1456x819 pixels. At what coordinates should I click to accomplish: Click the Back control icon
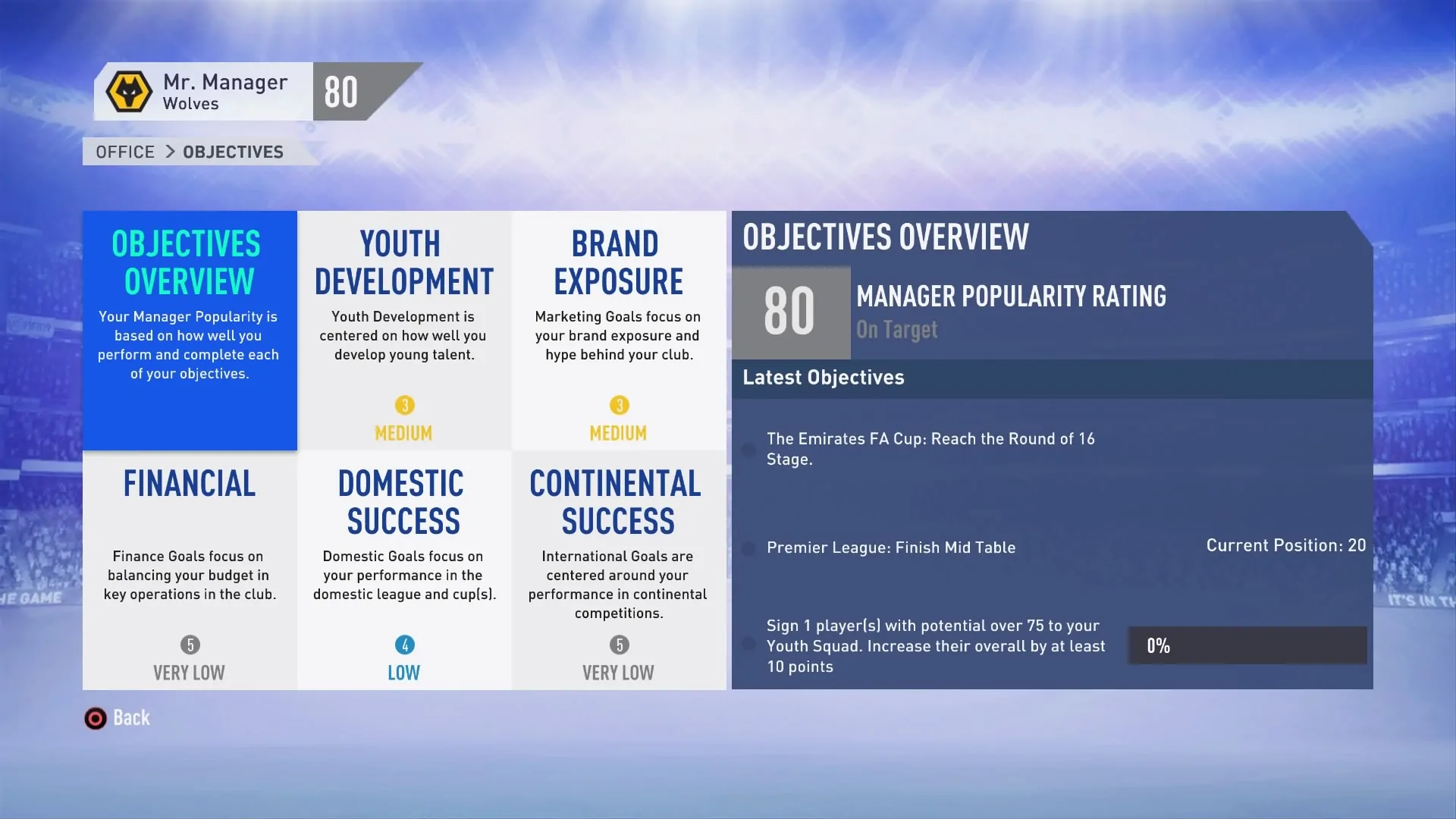tap(95, 718)
